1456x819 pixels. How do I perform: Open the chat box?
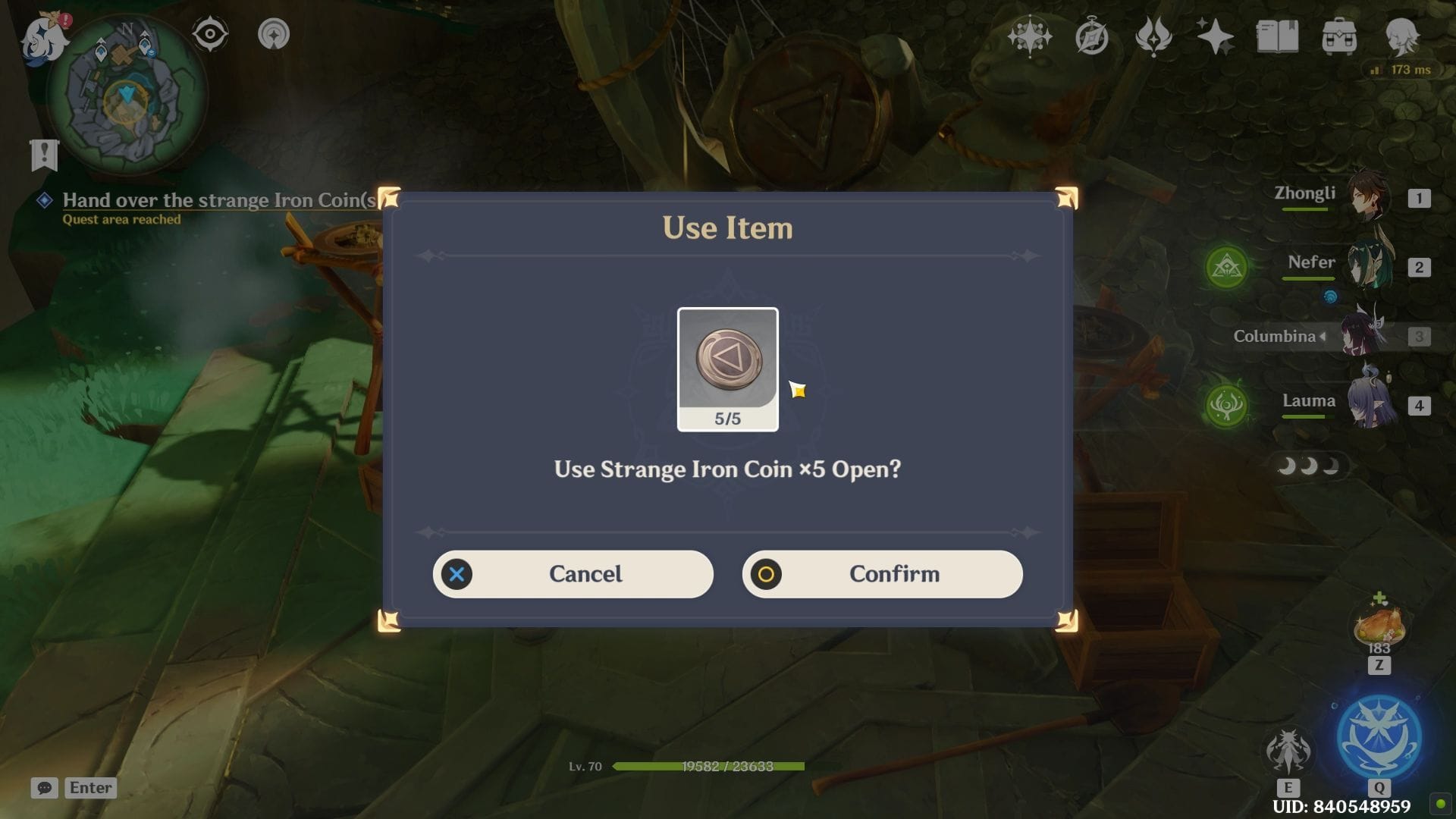pyautogui.click(x=45, y=788)
